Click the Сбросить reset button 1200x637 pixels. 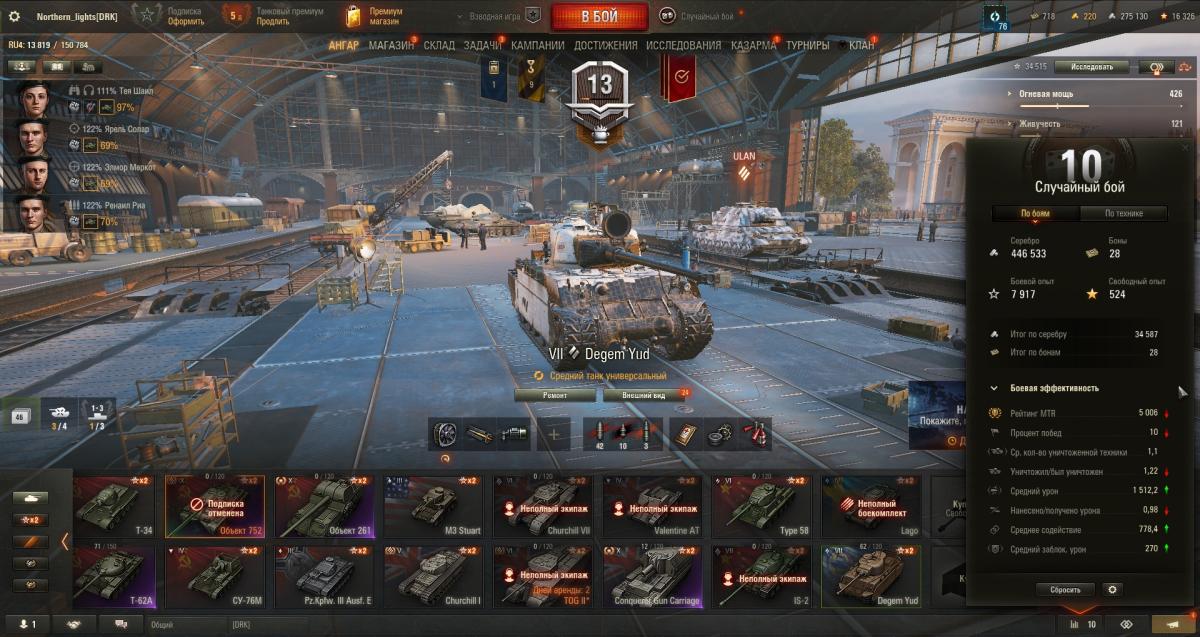click(x=1065, y=590)
